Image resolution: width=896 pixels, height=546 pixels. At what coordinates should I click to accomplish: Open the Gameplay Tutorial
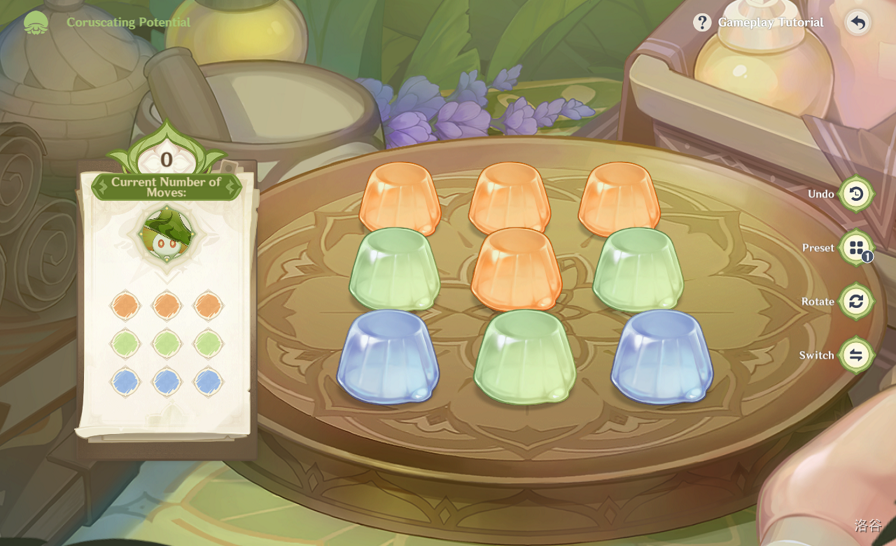[759, 22]
